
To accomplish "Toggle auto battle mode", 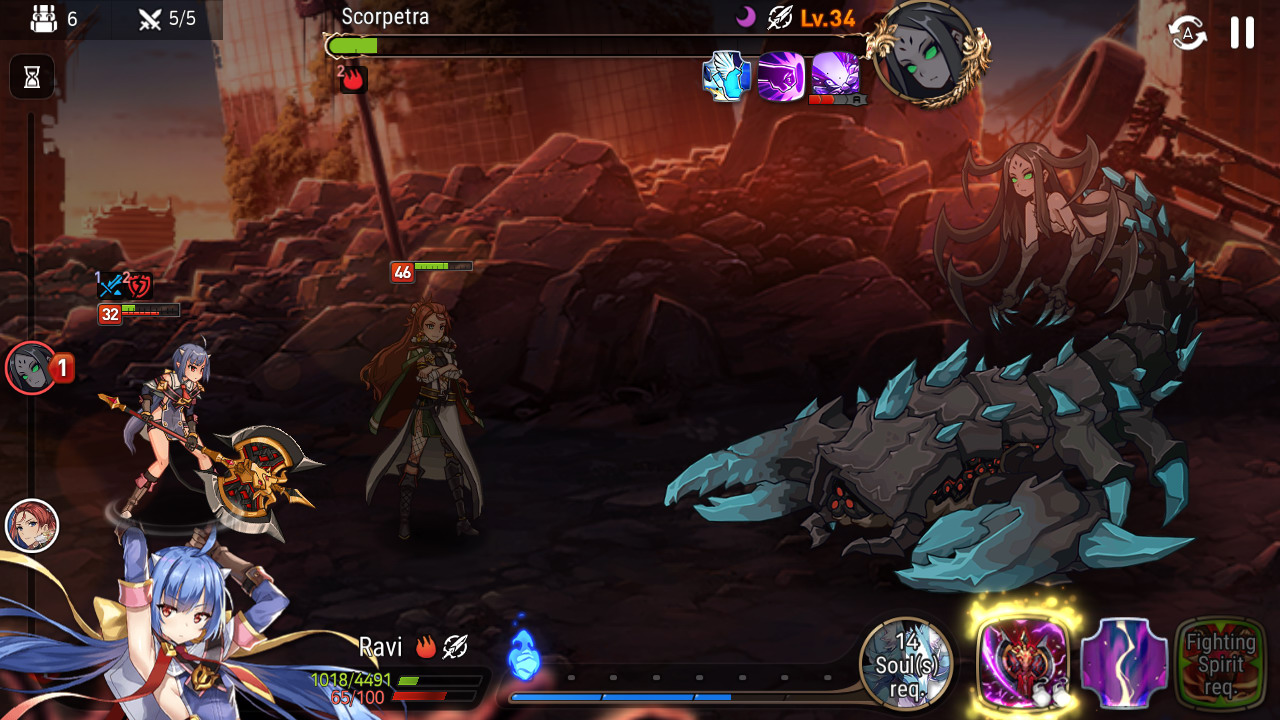I will click(1187, 33).
